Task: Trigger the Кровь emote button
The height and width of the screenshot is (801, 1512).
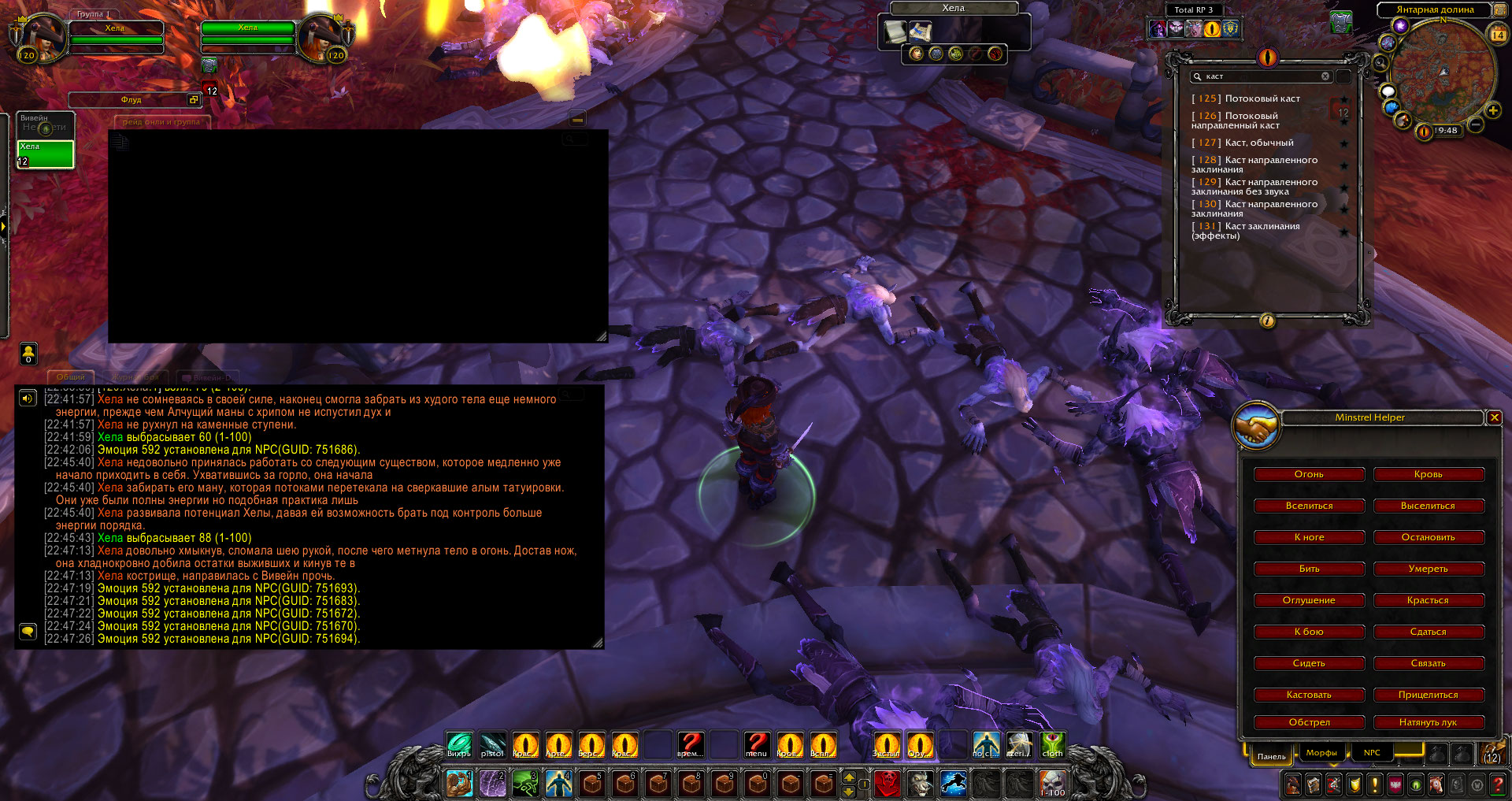Action: tap(1429, 474)
